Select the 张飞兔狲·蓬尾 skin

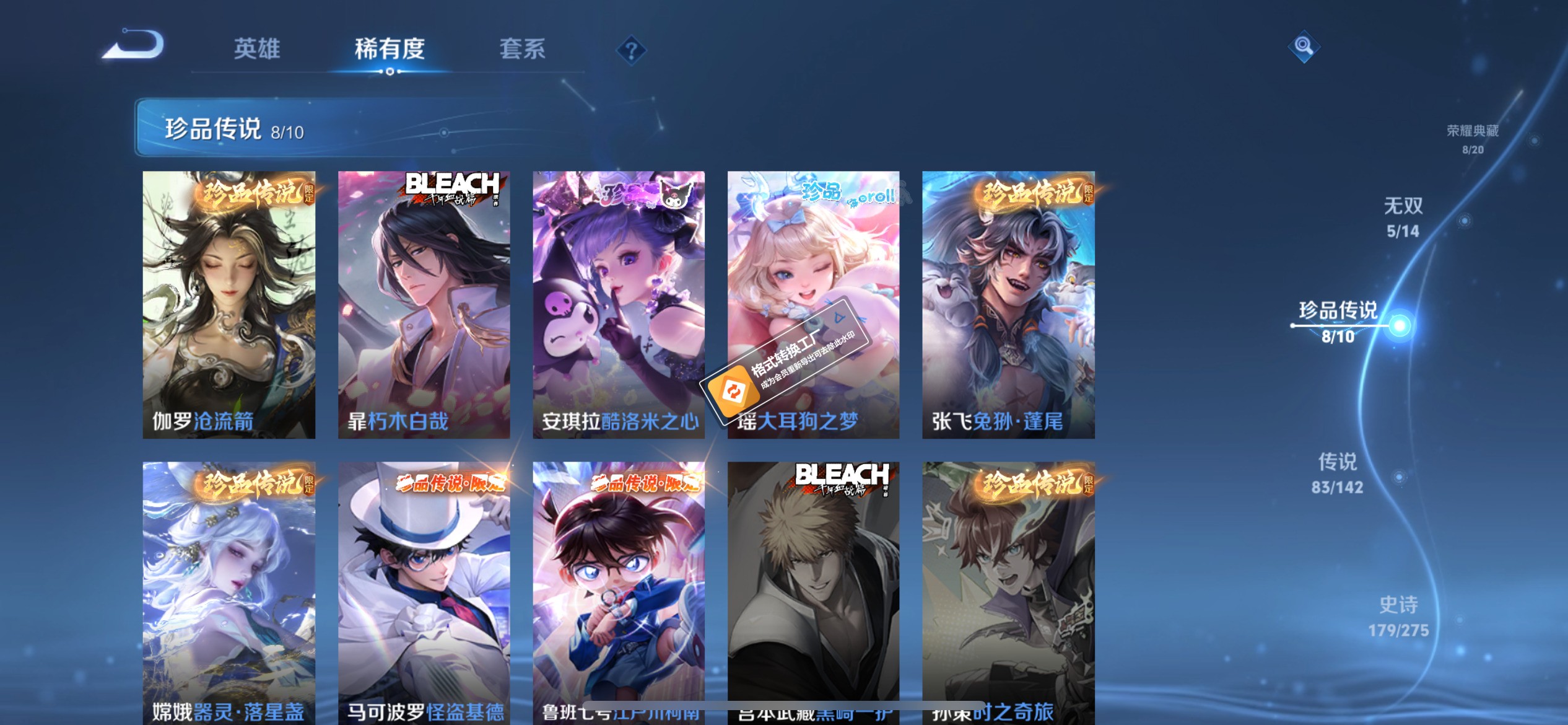(x=1008, y=304)
